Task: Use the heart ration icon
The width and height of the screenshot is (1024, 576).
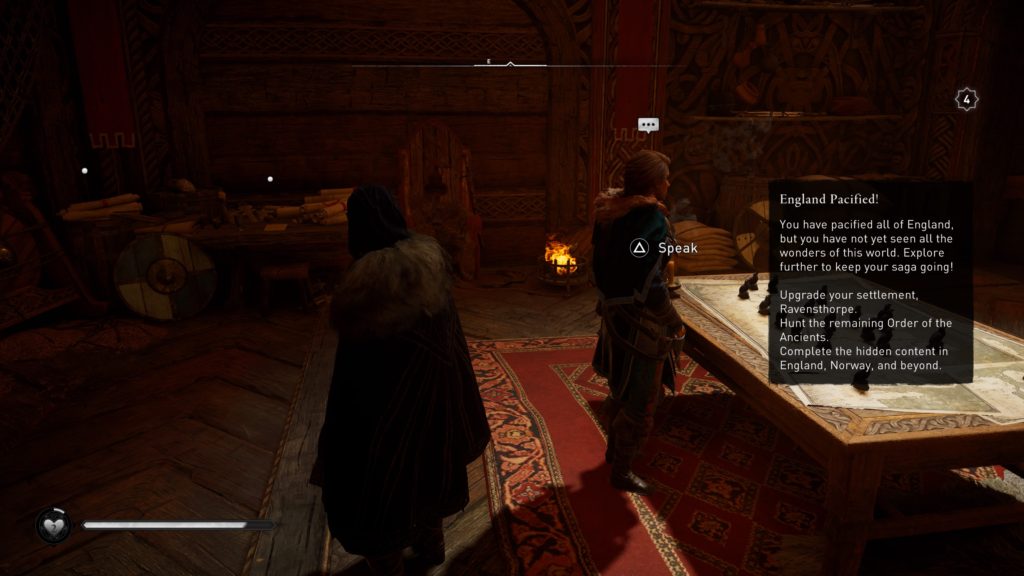Action: point(53,525)
